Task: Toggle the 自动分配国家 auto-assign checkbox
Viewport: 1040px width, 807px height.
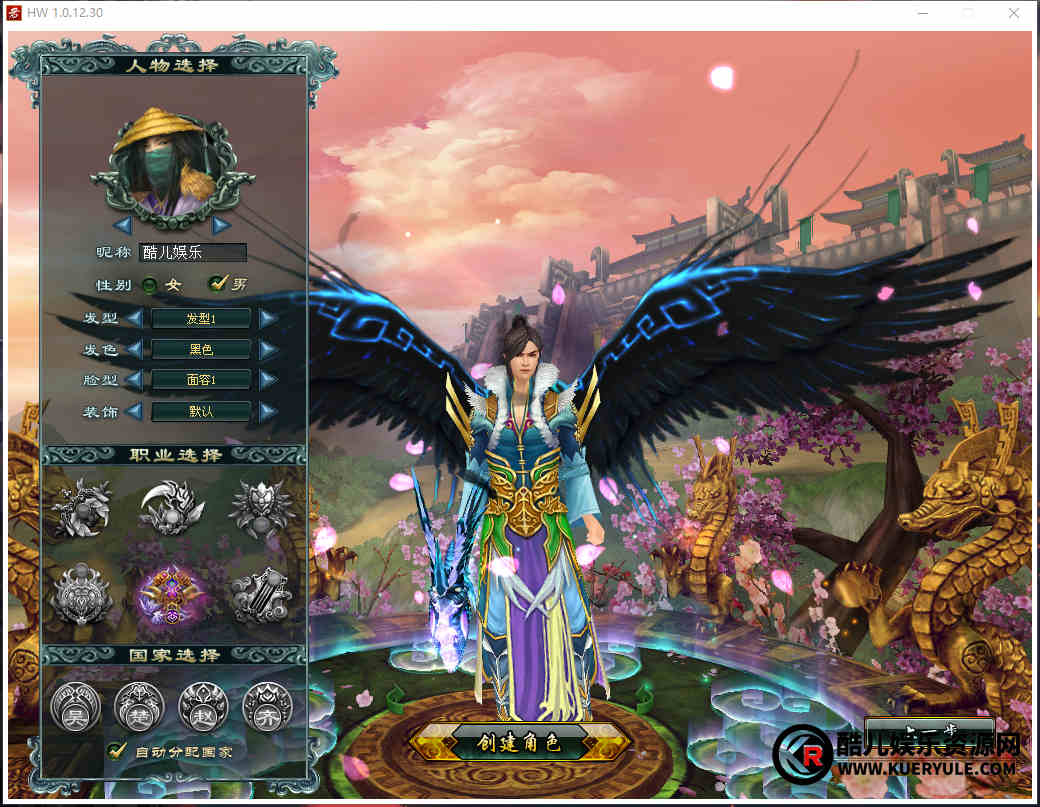Action: click(117, 750)
